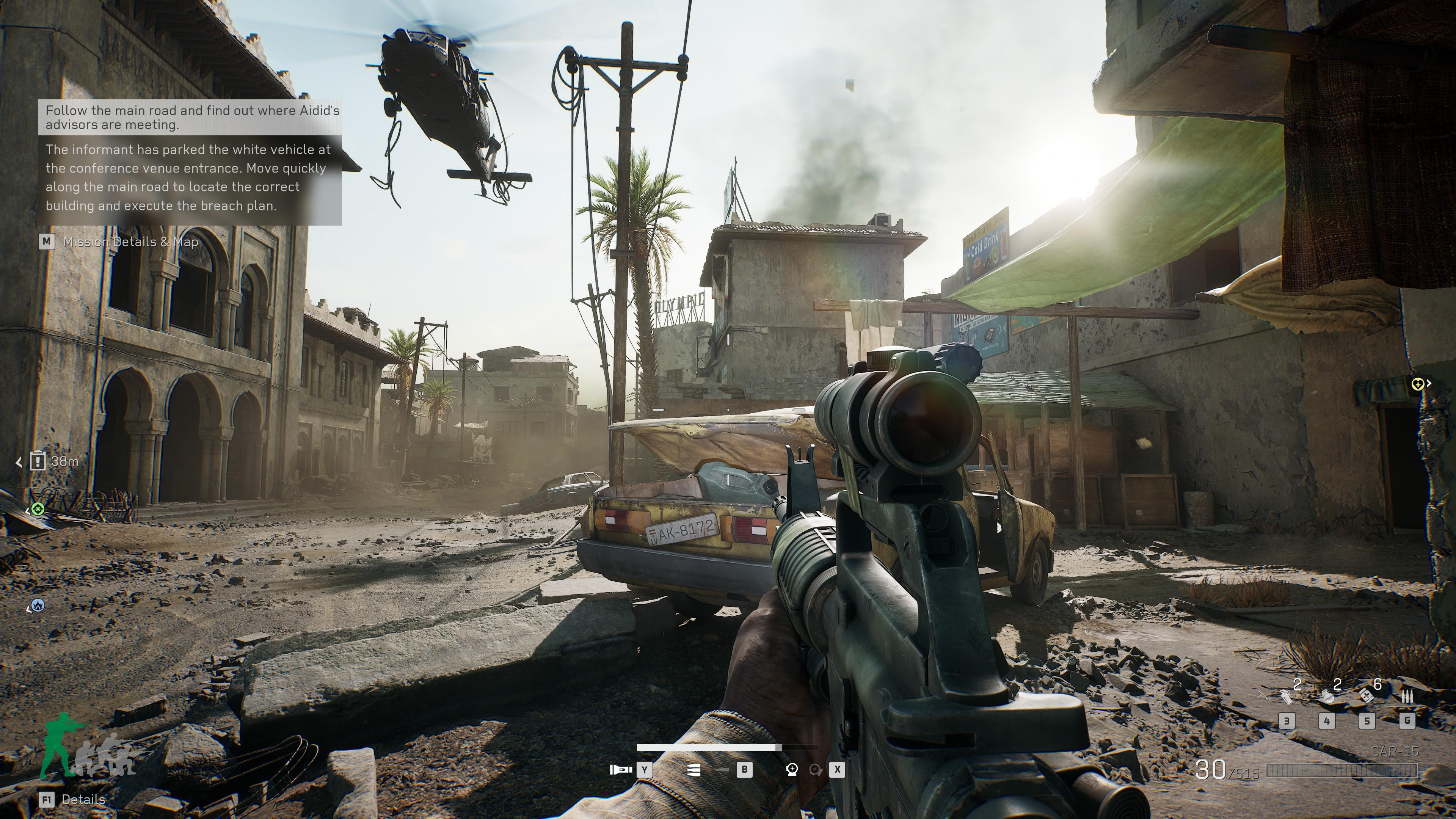1456x819 pixels.
Task: Select the flashbang canister grenade slot
Action: pyautogui.click(x=1287, y=697)
